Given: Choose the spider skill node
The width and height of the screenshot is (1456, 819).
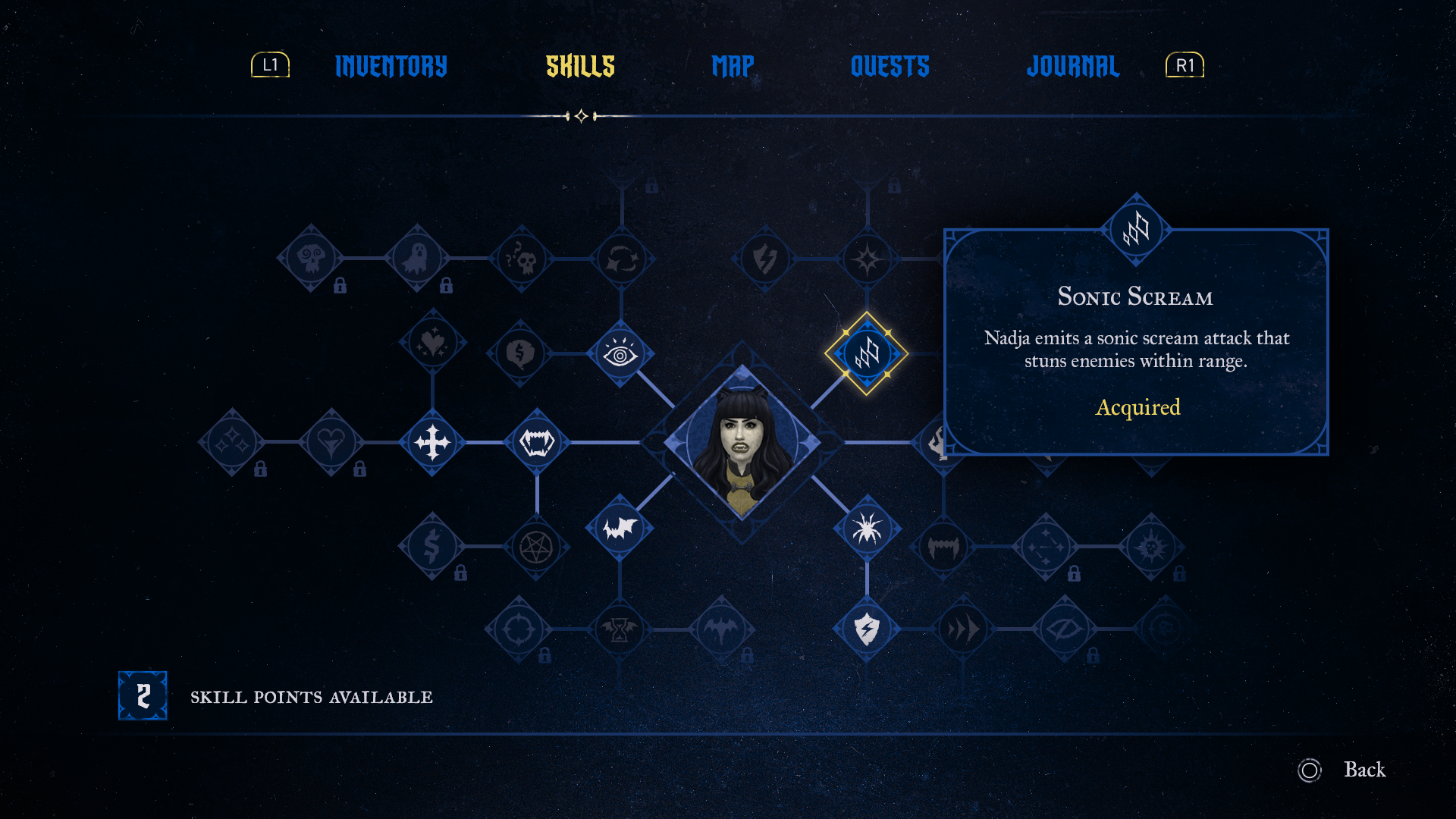Looking at the screenshot, I should point(867,529).
